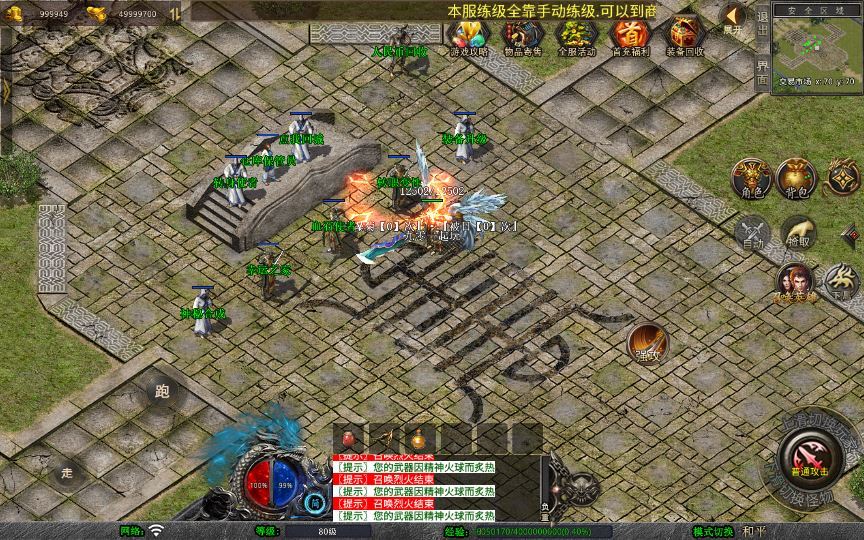Tap the 拾取 pickup button

pyautogui.click(x=798, y=234)
